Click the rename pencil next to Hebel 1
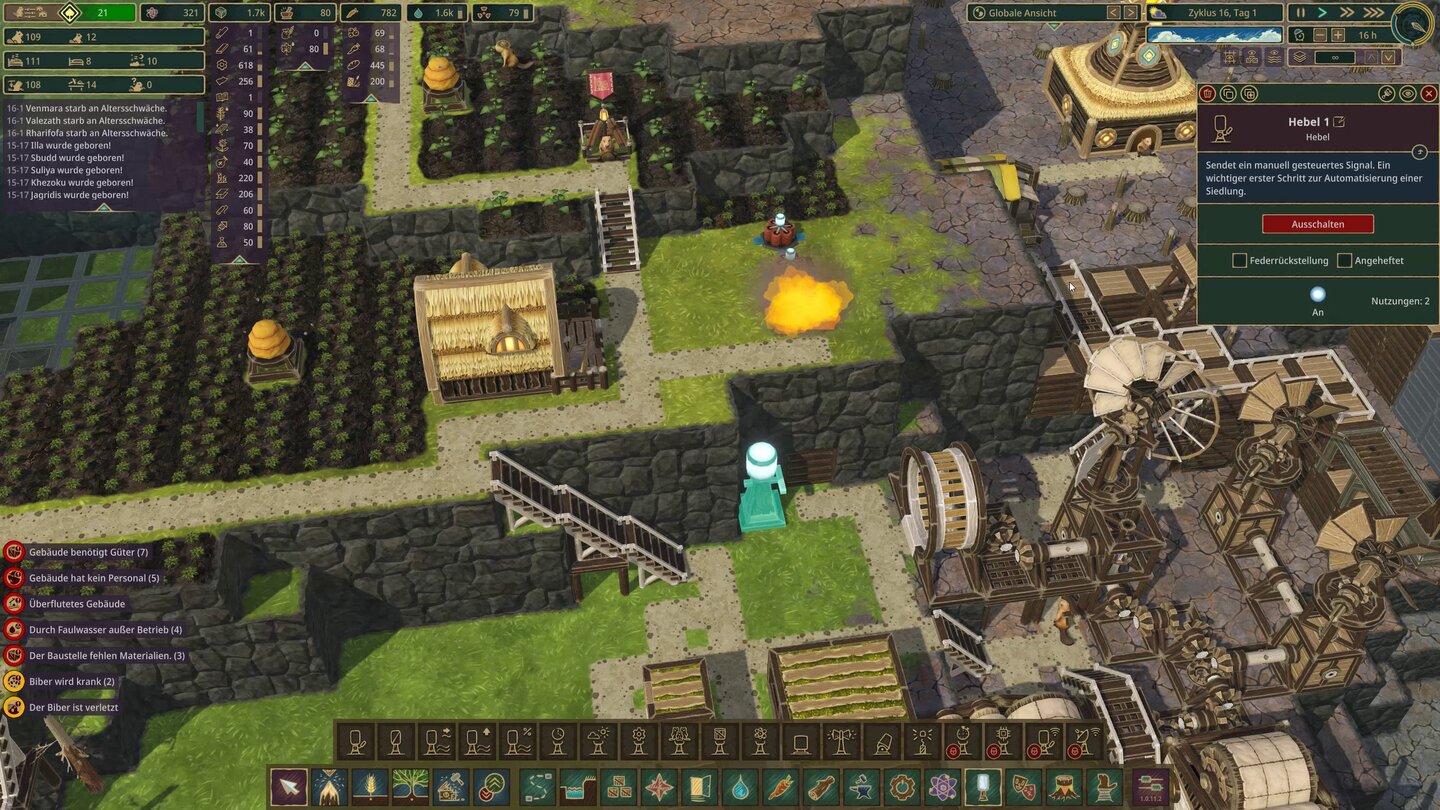The width and height of the screenshot is (1440, 810). pyautogui.click(x=1337, y=122)
